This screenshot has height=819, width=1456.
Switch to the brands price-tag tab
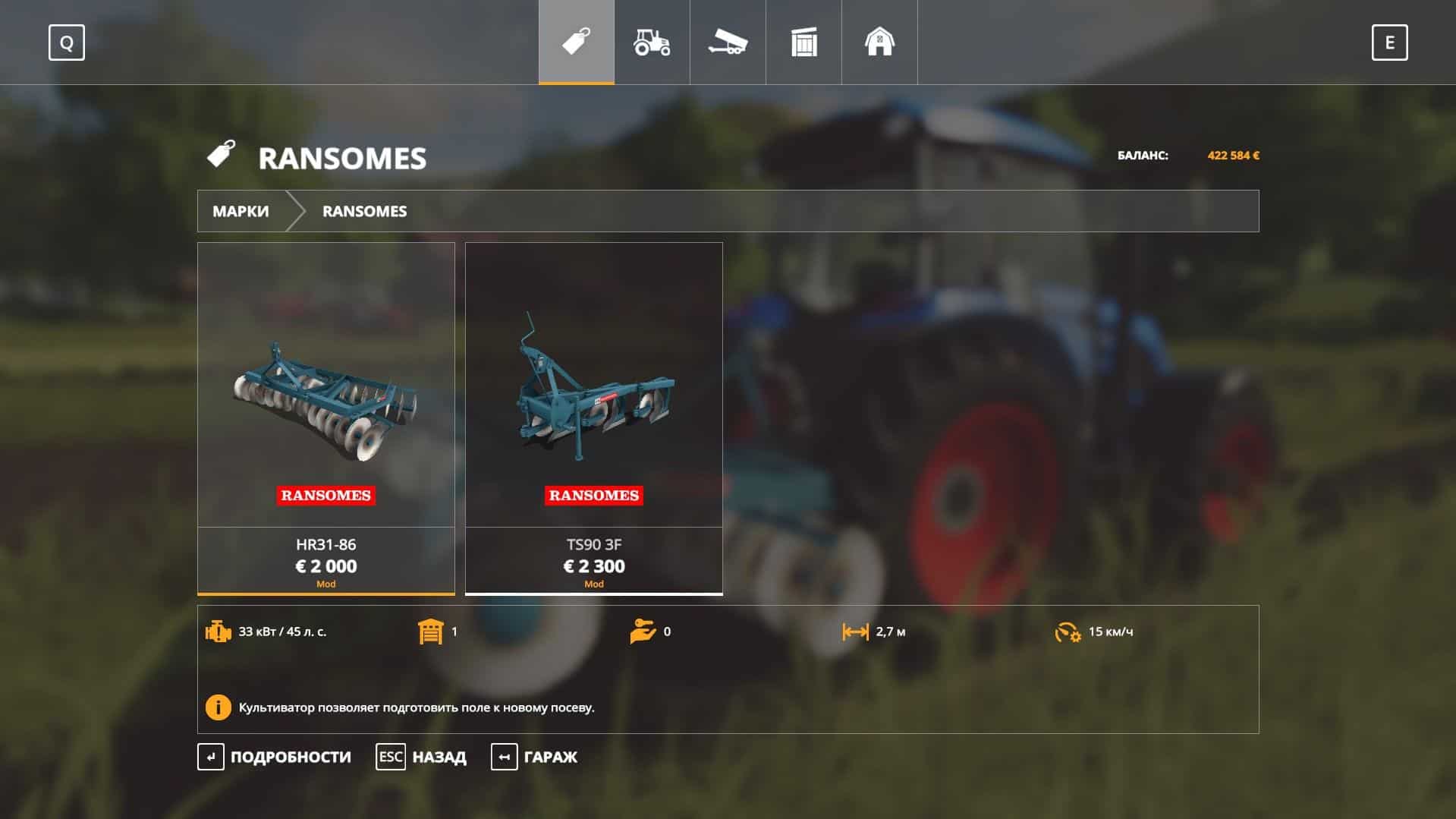point(577,43)
